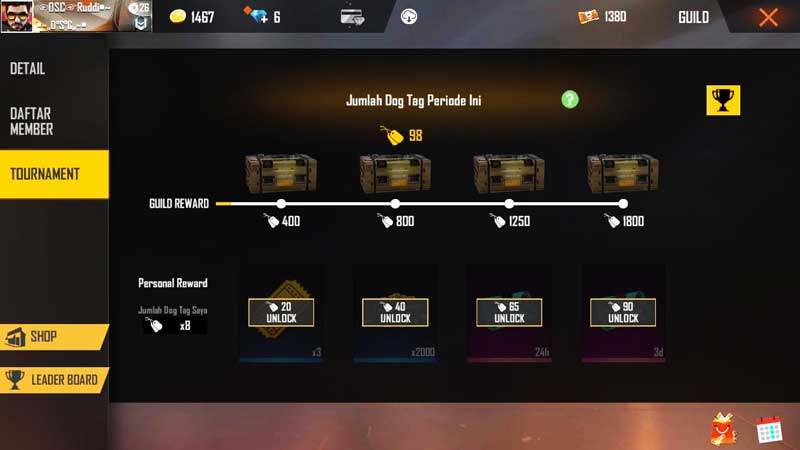This screenshot has width=800, height=450.
Task: Open the red gift bag icon
Action: pyautogui.click(x=724, y=429)
